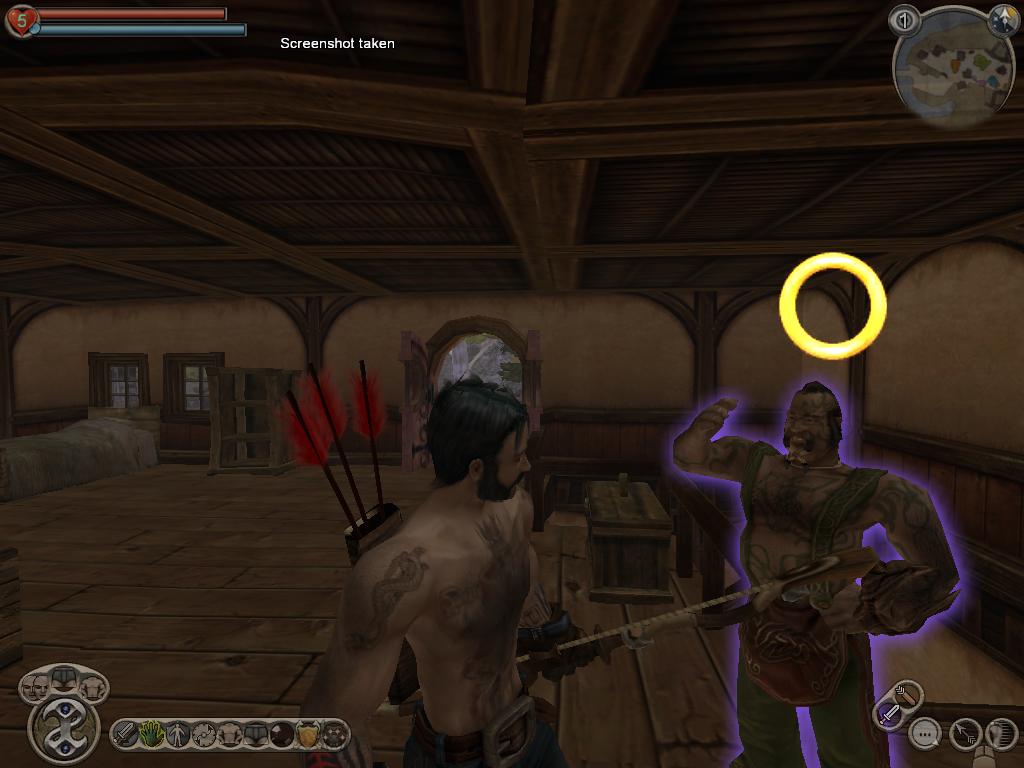Select the round shield-like hotbar icon
Viewport: 1024px width, 768px height.
pyautogui.click(x=204, y=734)
